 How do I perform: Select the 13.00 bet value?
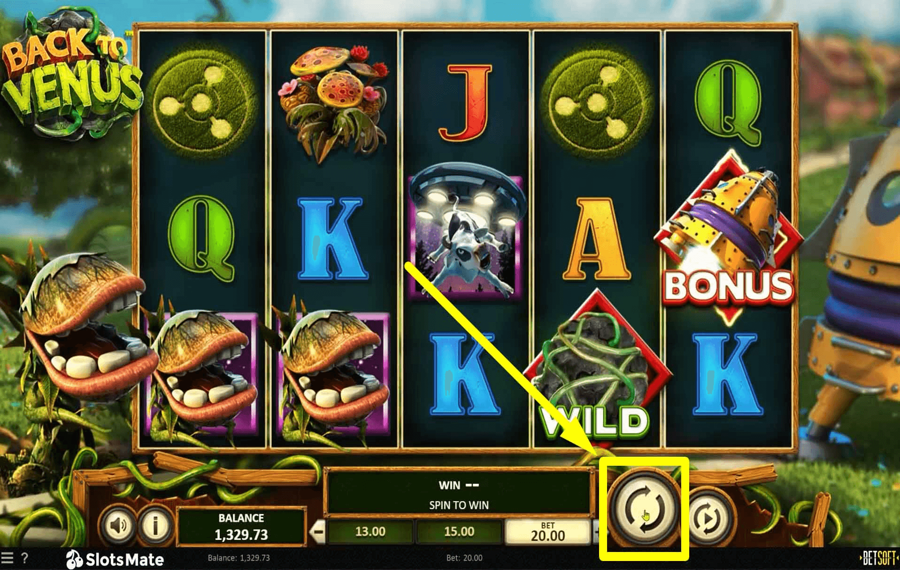pyautogui.click(x=370, y=532)
